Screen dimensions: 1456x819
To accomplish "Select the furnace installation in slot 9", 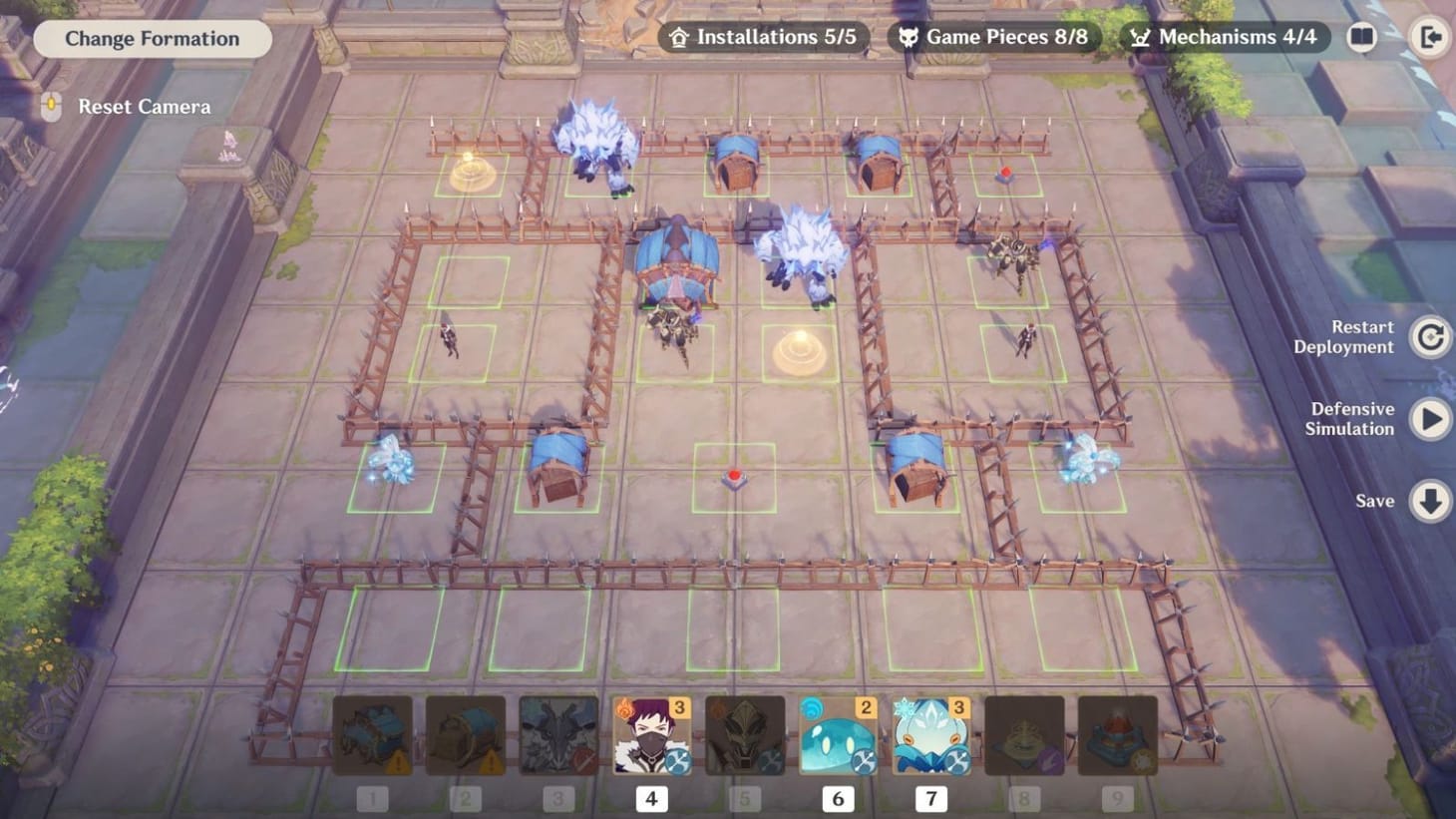I will tap(1117, 735).
